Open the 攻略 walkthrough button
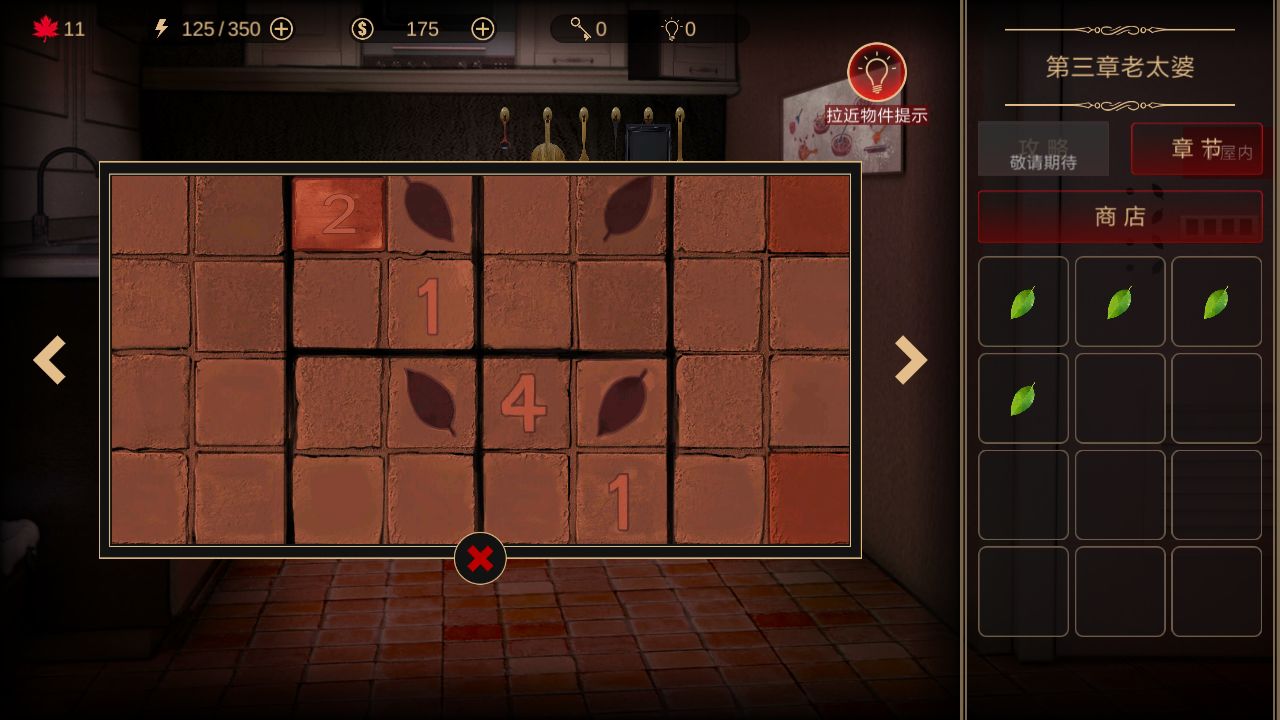The width and height of the screenshot is (1280, 720). pos(1043,149)
